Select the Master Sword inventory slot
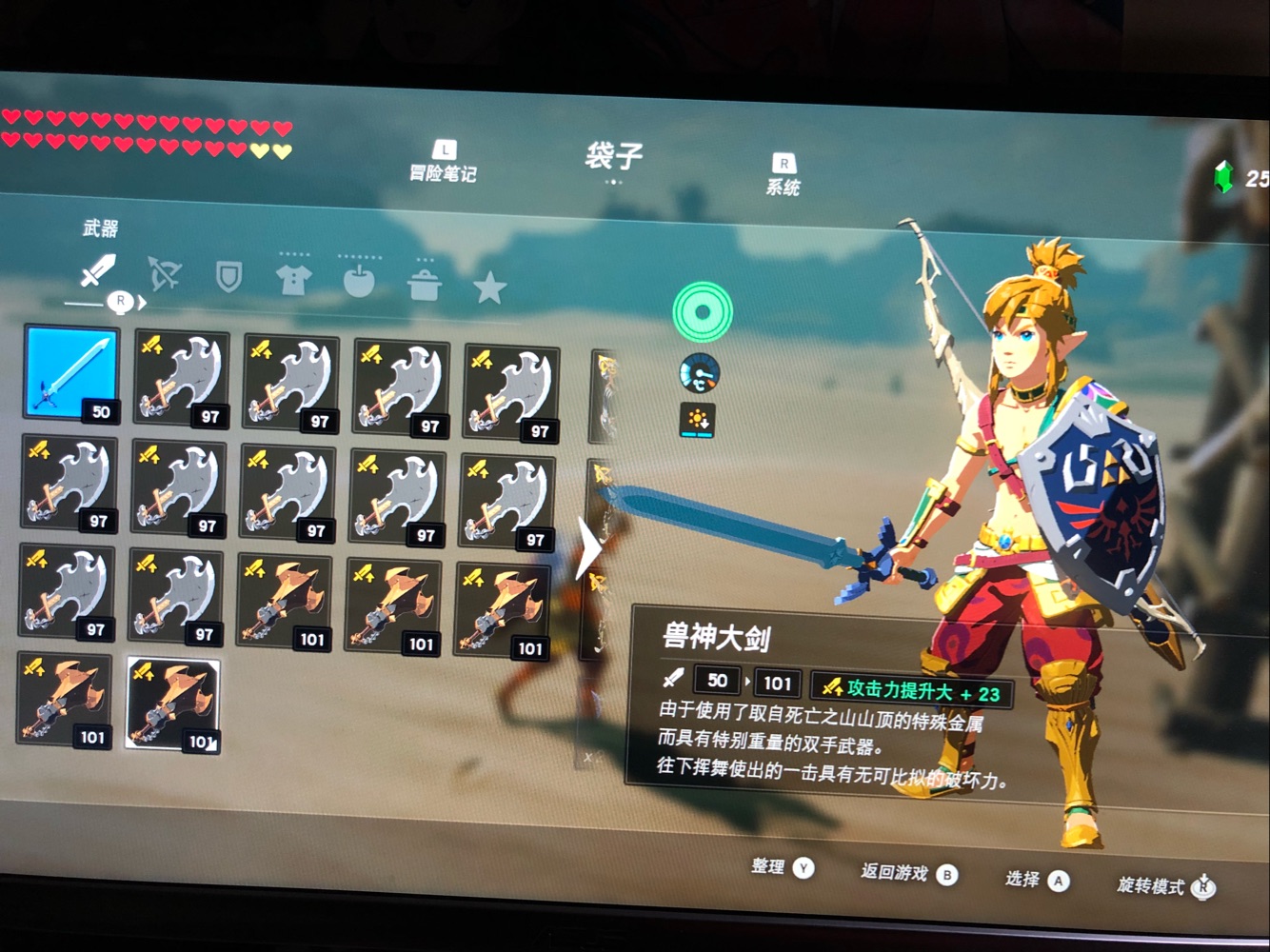Viewport: 1270px width, 952px height. click(x=72, y=372)
